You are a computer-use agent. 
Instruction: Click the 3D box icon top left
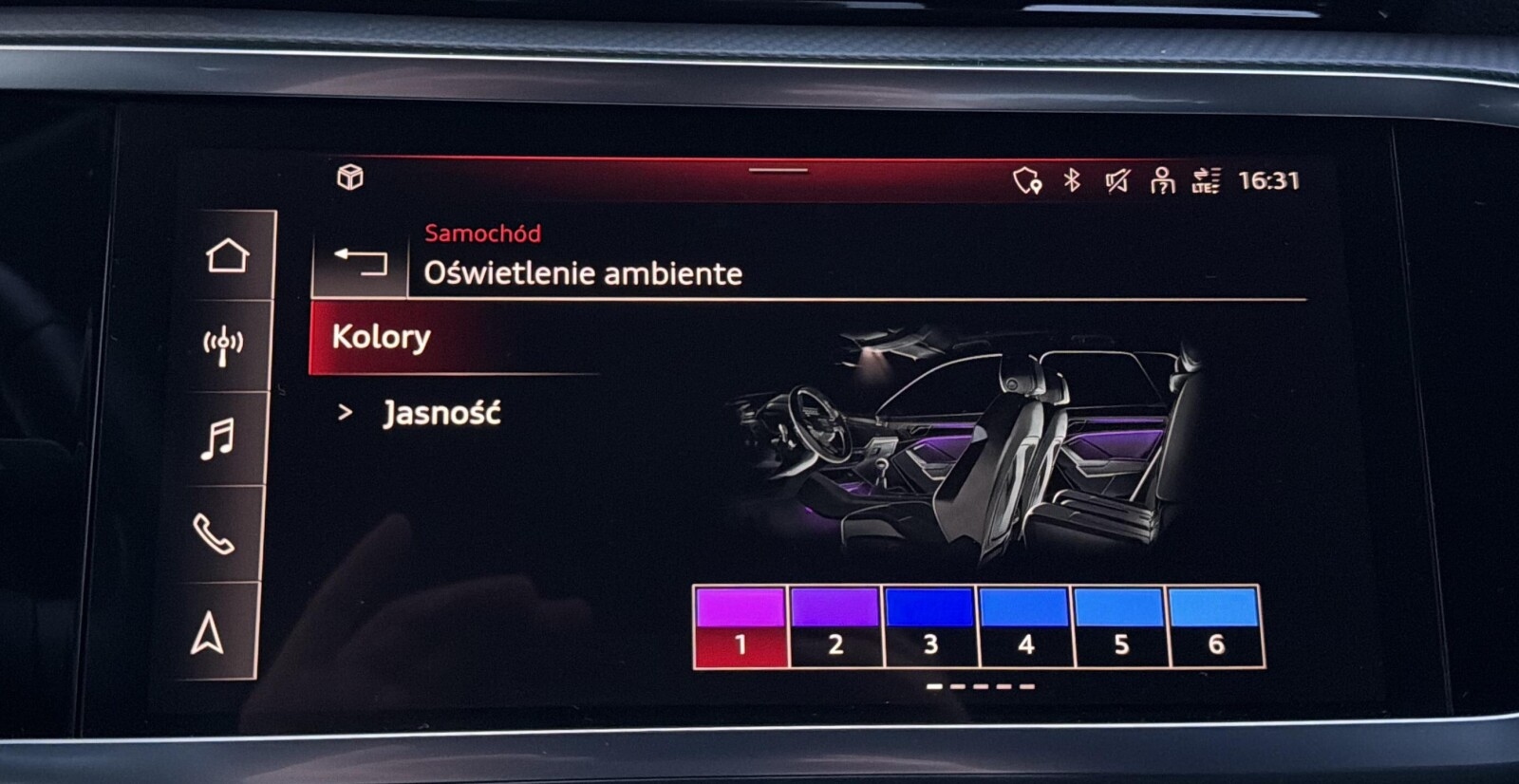click(351, 176)
